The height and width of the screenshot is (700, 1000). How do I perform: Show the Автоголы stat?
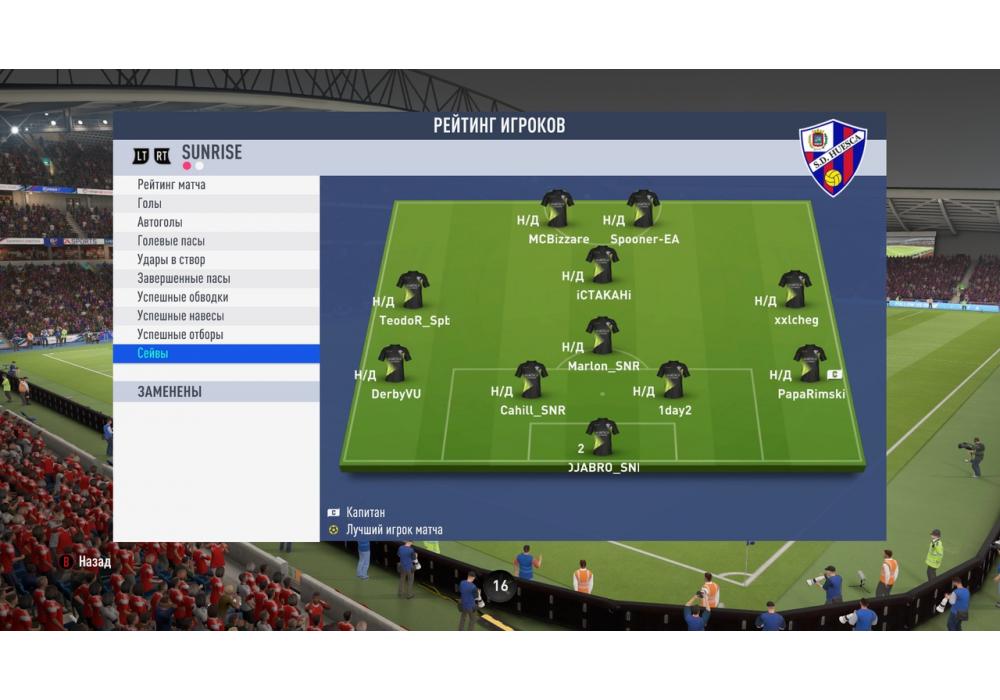[x=217, y=222]
